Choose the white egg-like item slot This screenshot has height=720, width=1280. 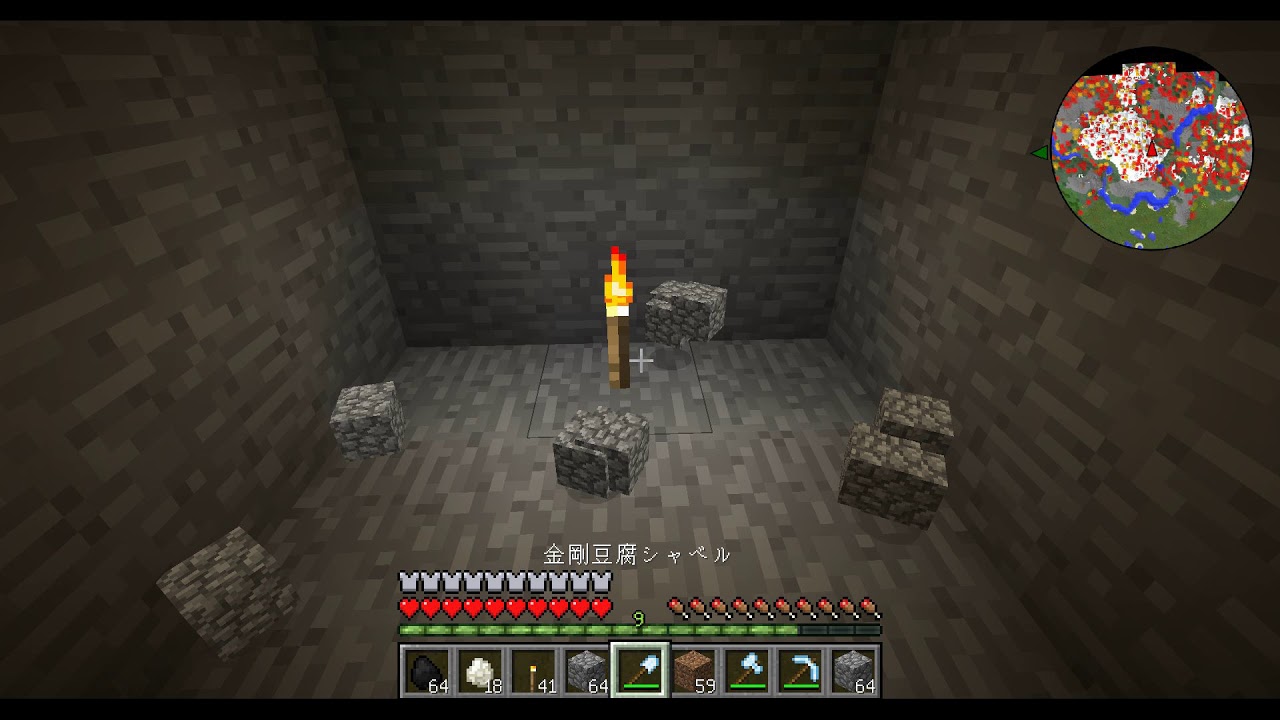point(478,670)
